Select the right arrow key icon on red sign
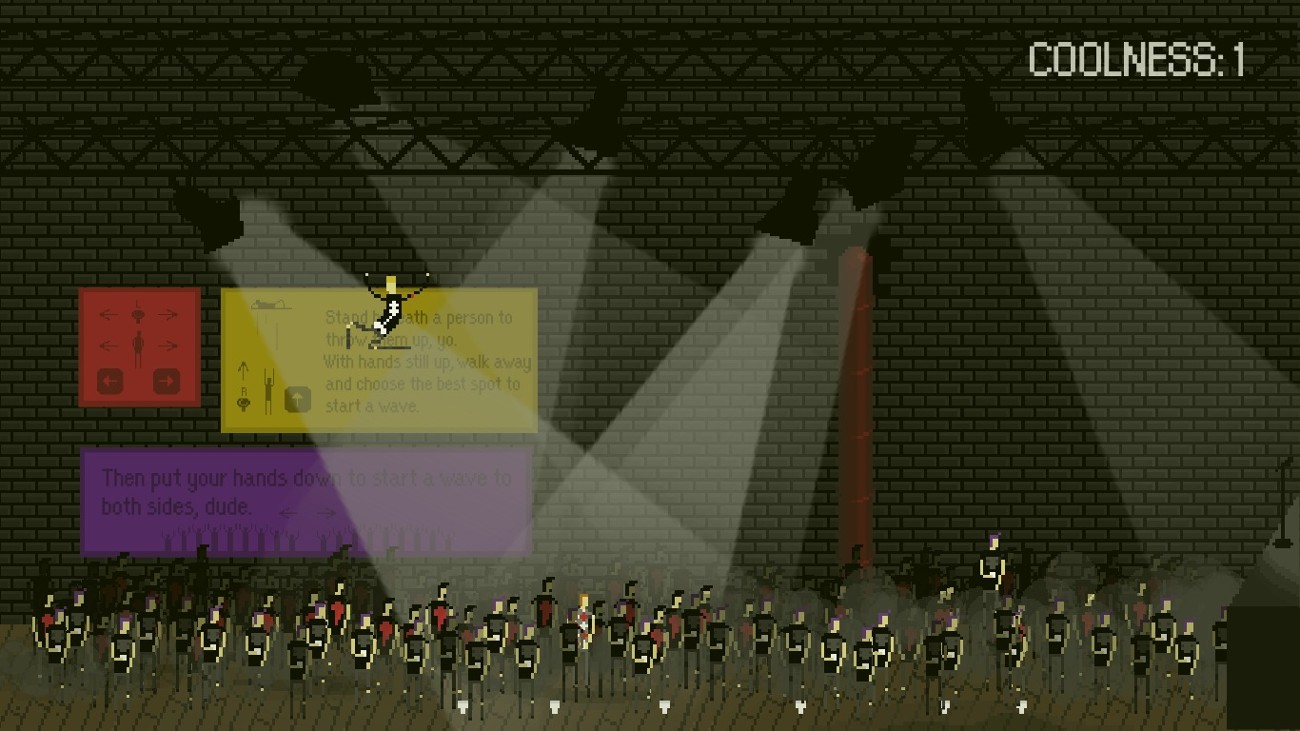The height and width of the screenshot is (731, 1300). 168,381
